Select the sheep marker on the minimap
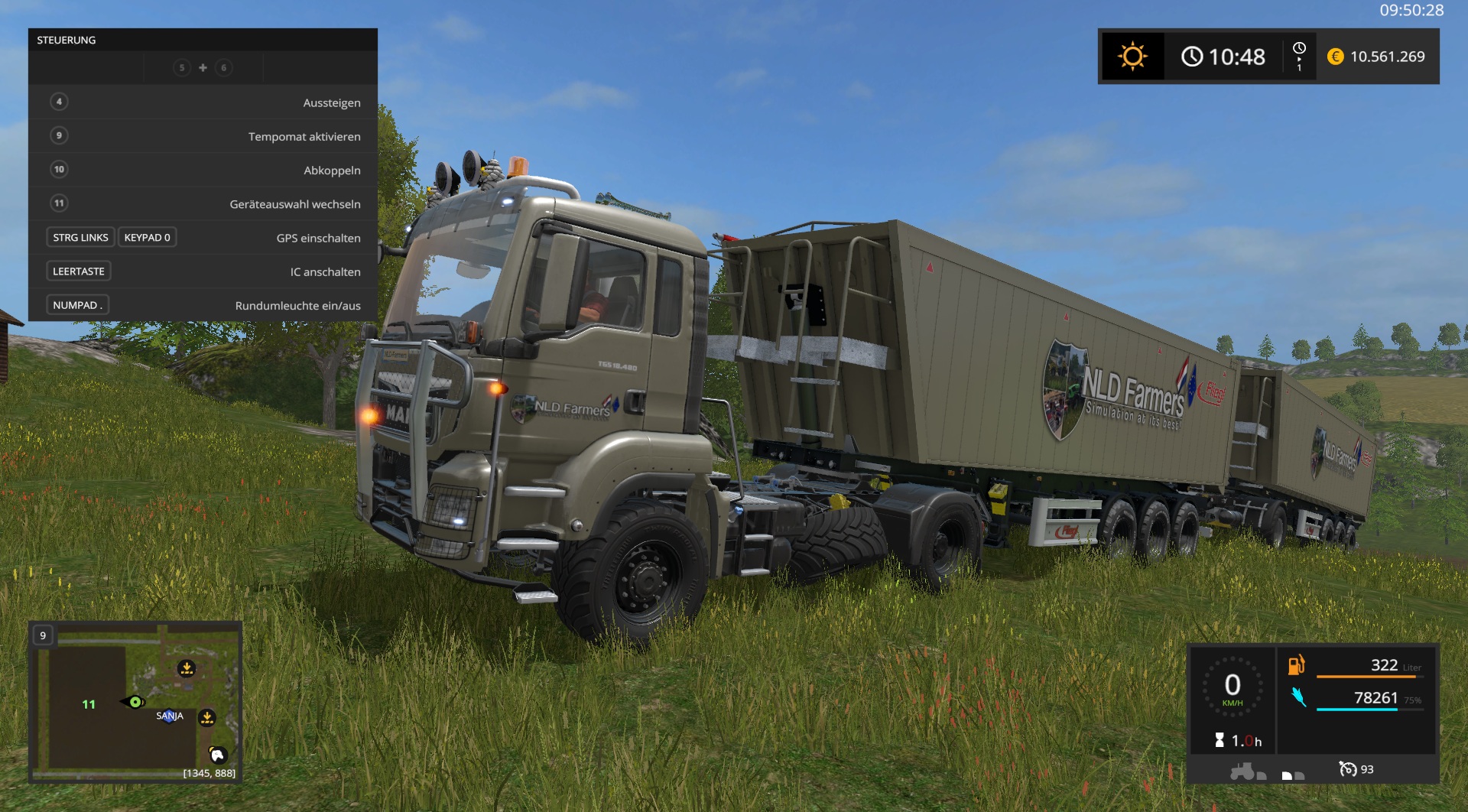This screenshot has width=1468, height=812. (218, 755)
